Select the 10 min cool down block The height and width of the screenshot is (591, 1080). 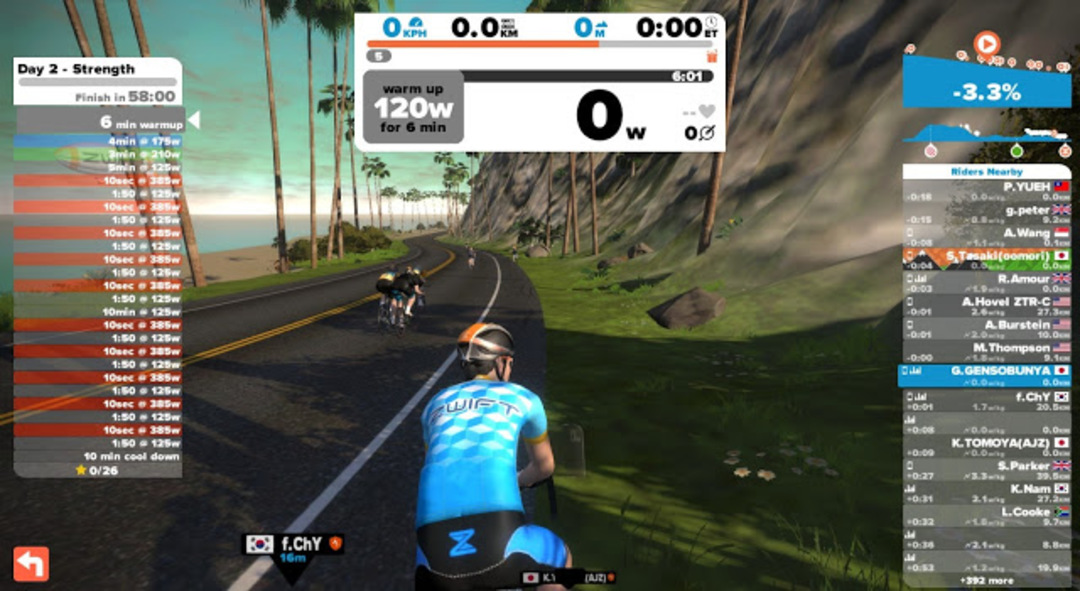tap(99, 456)
